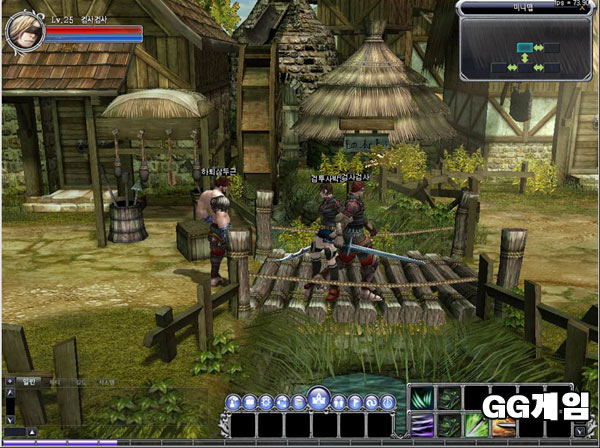Select the first chat tab
Screen dimensions: 600x448
coord(29,382)
